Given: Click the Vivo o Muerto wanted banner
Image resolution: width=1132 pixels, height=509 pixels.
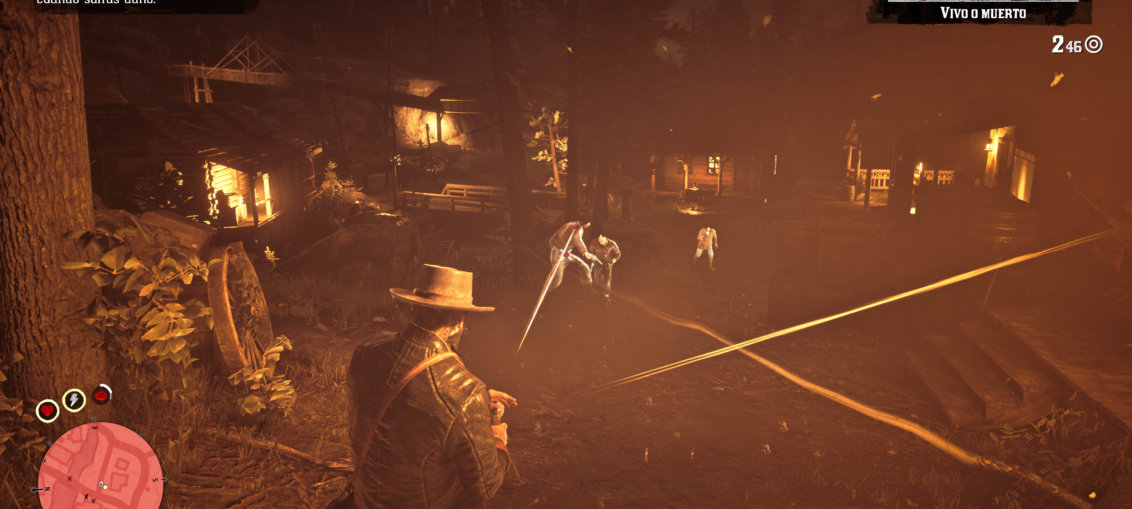Looking at the screenshot, I should coord(983,13).
